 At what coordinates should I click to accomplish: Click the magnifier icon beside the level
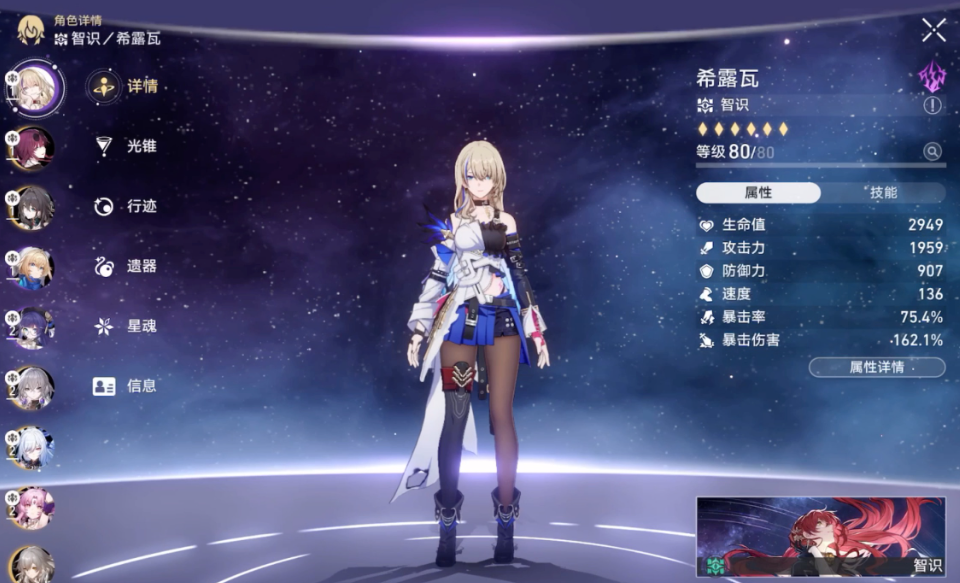click(932, 152)
